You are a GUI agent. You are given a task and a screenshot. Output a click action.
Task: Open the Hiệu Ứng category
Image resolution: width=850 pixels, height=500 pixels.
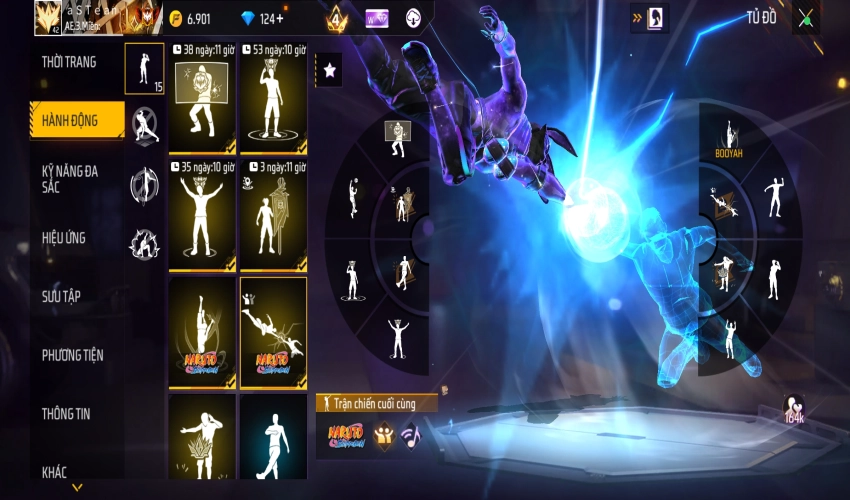(x=64, y=238)
